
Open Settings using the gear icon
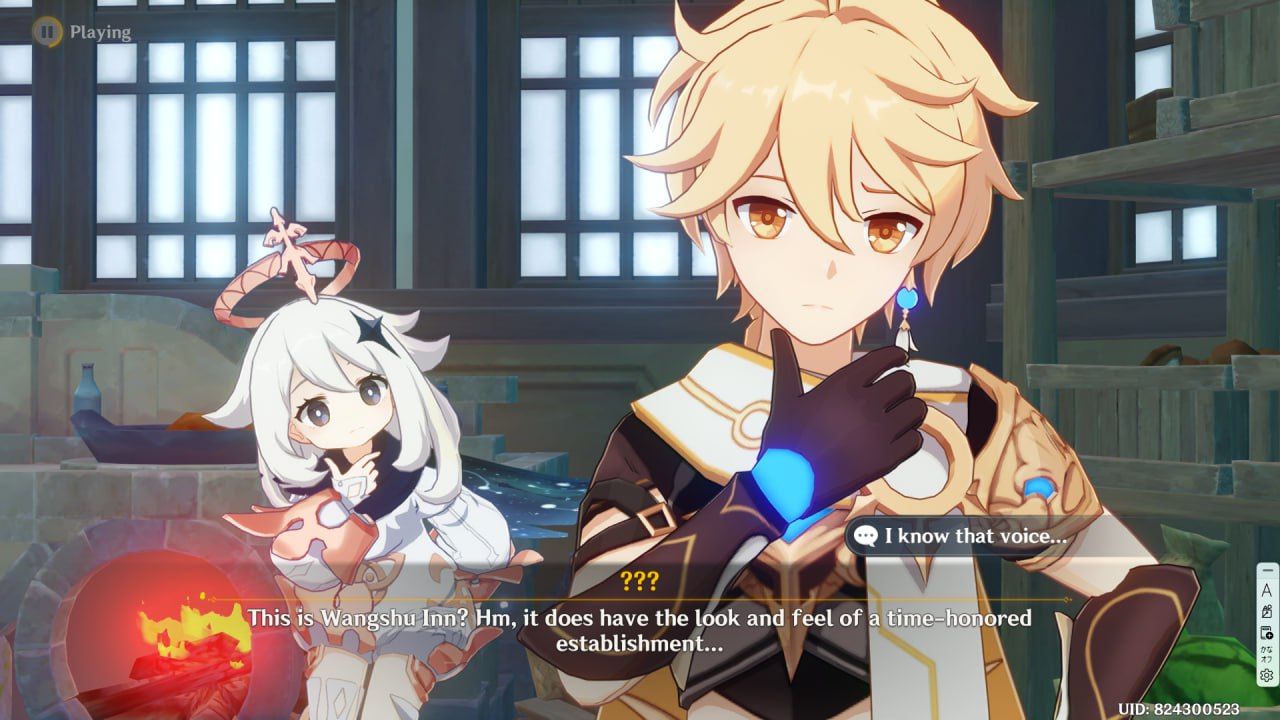1266,671
